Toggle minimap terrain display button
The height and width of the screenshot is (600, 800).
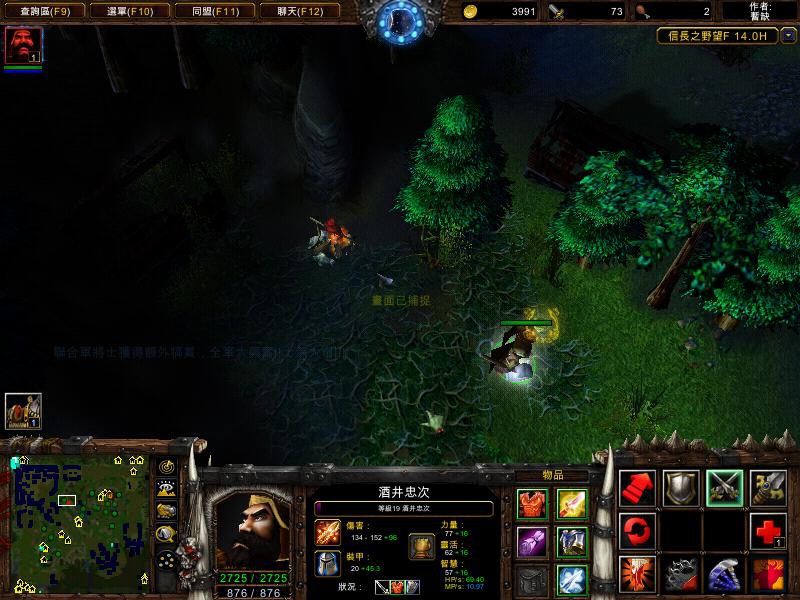pos(167,488)
